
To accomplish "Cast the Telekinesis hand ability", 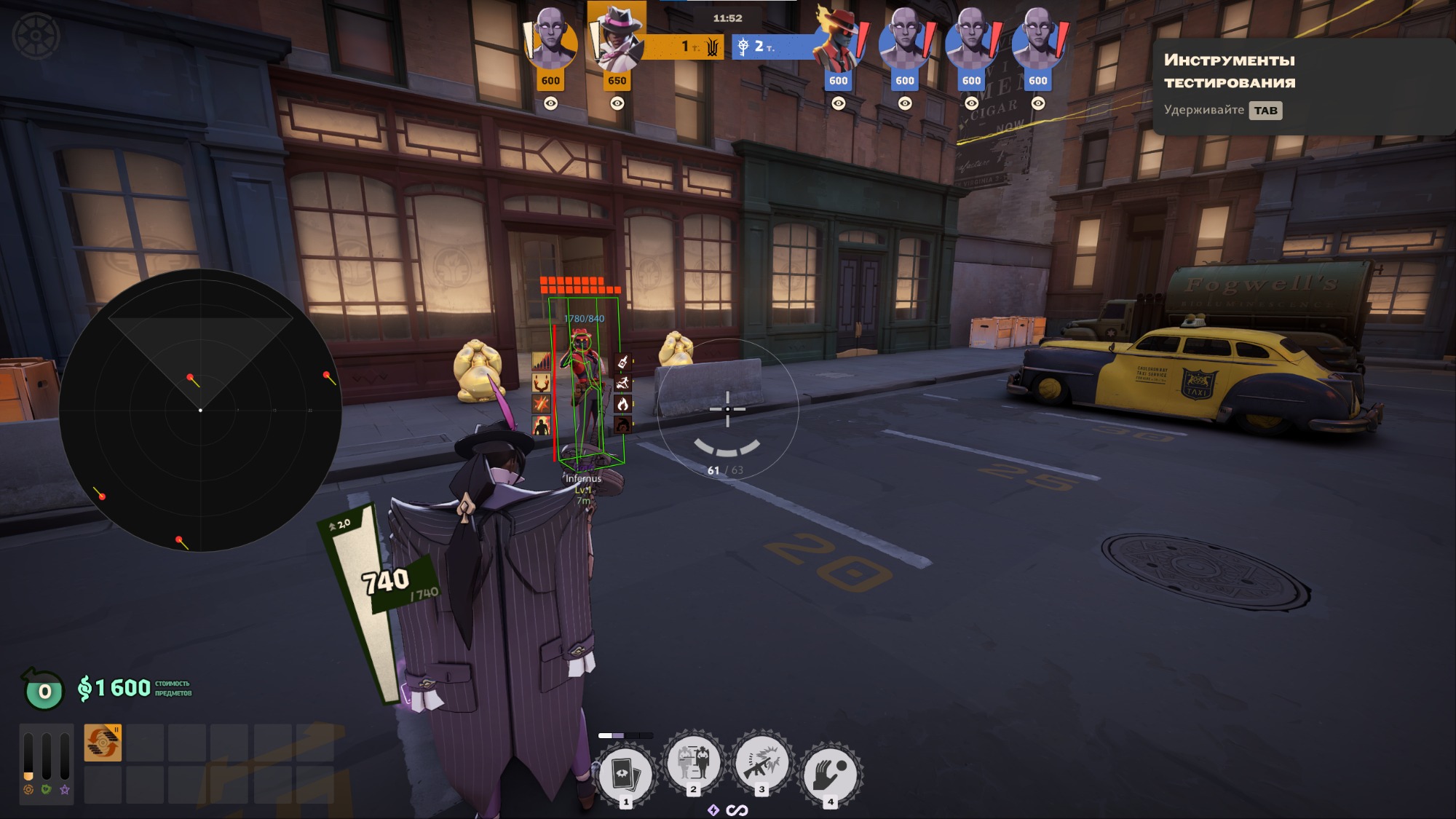I will tap(831, 775).
